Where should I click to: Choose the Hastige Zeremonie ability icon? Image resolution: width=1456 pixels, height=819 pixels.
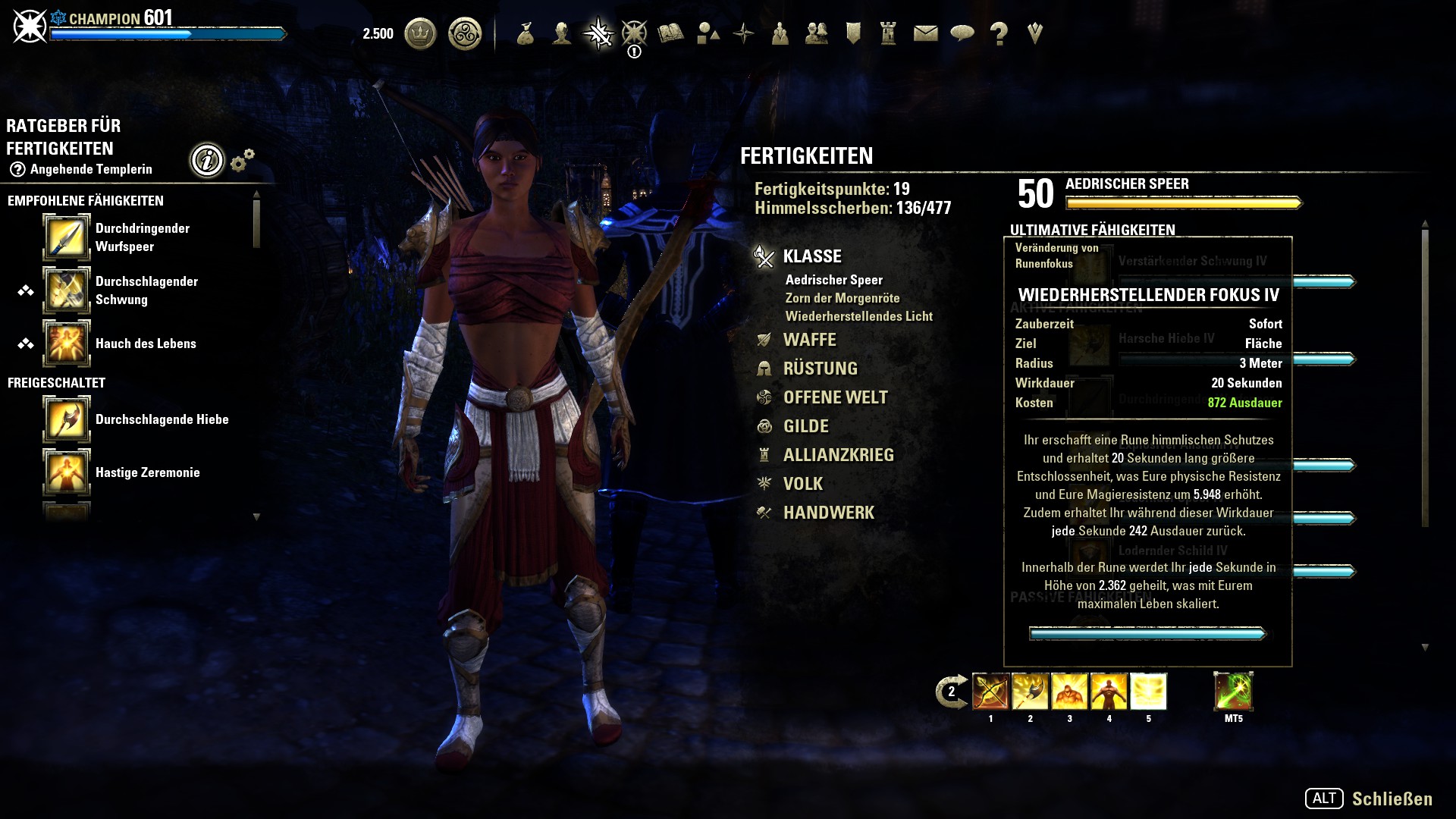click(67, 472)
